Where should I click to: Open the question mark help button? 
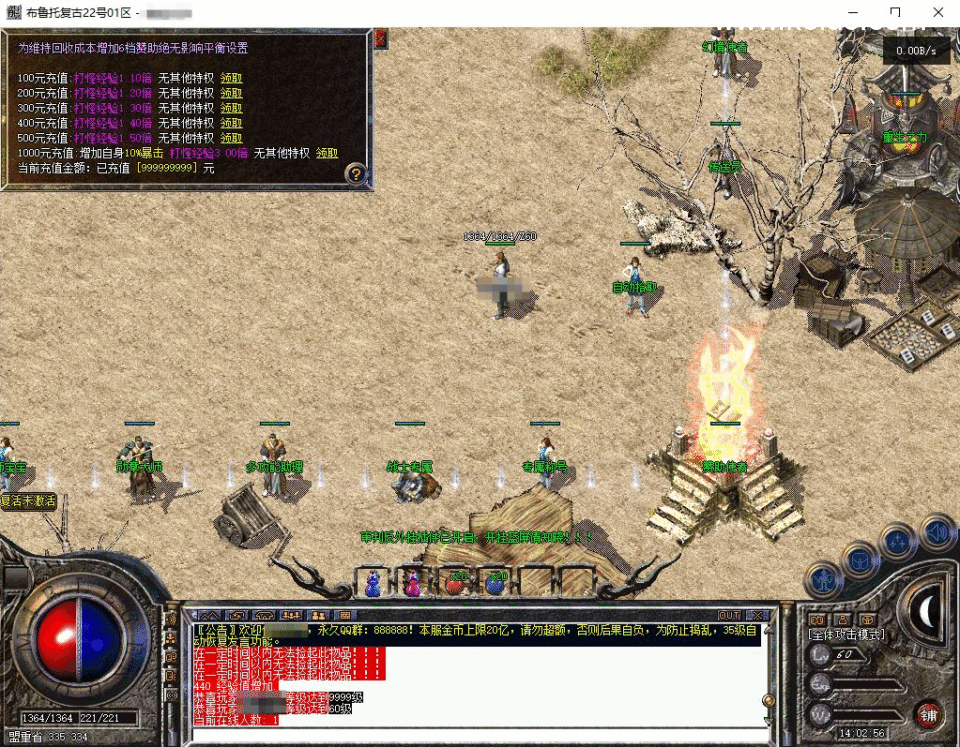pos(356,174)
